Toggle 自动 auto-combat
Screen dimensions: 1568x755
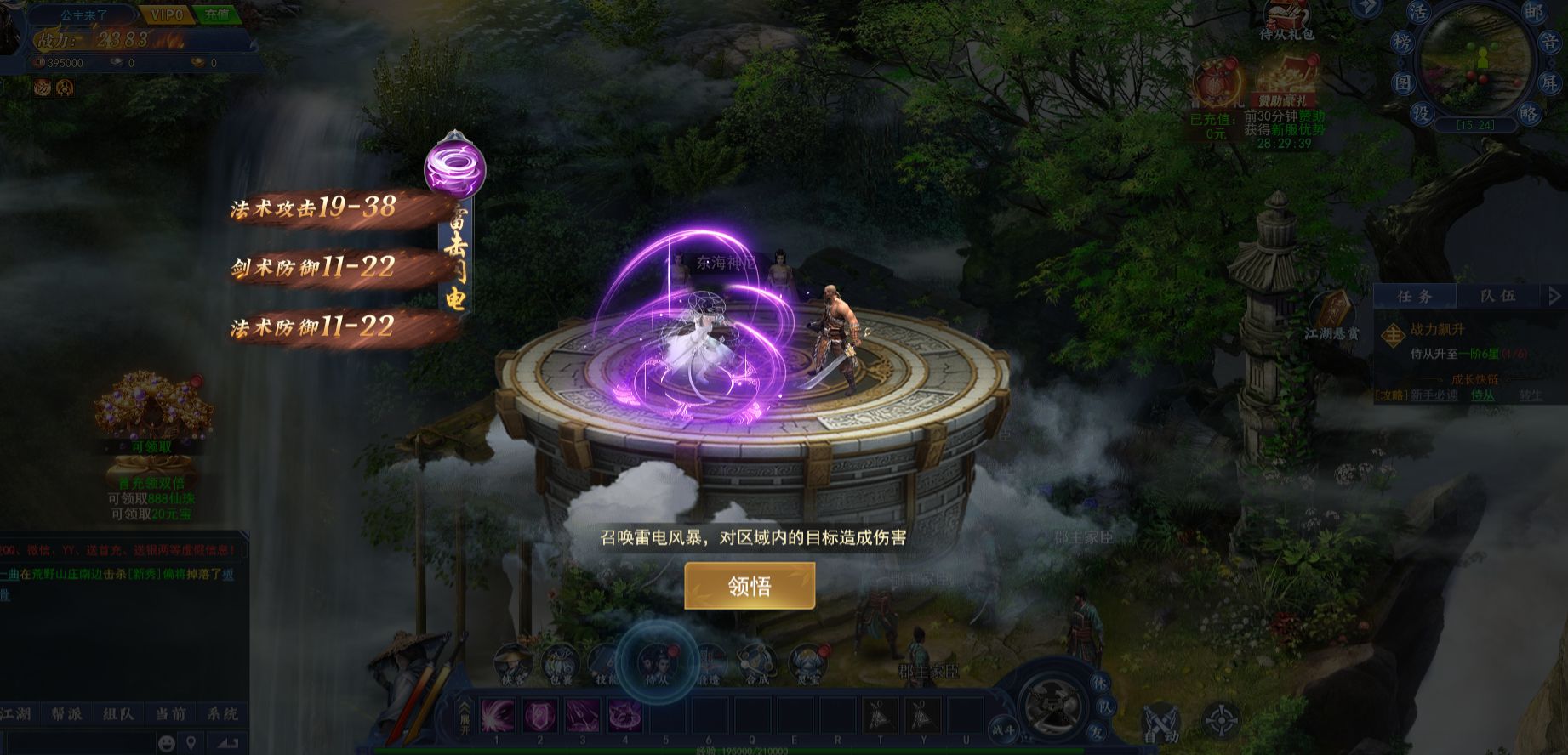pyautogui.click(x=1160, y=723)
